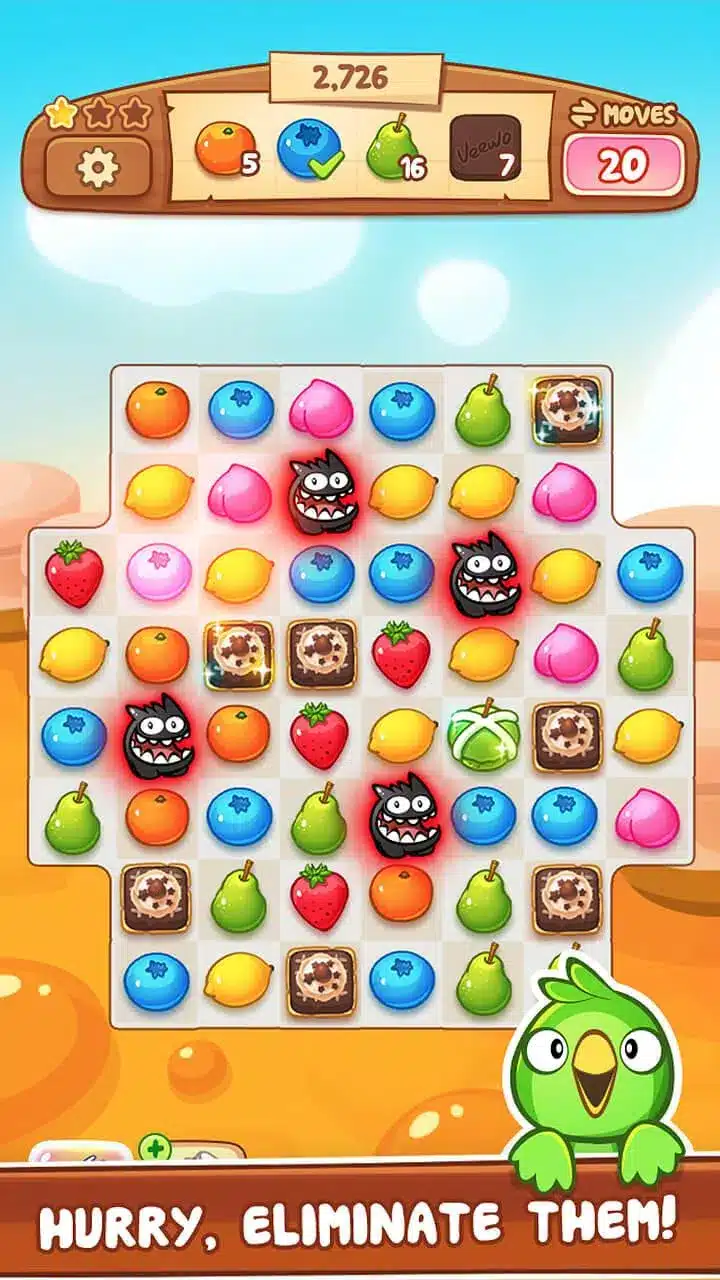Select the green cabbage tile on the board

tap(483, 733)
